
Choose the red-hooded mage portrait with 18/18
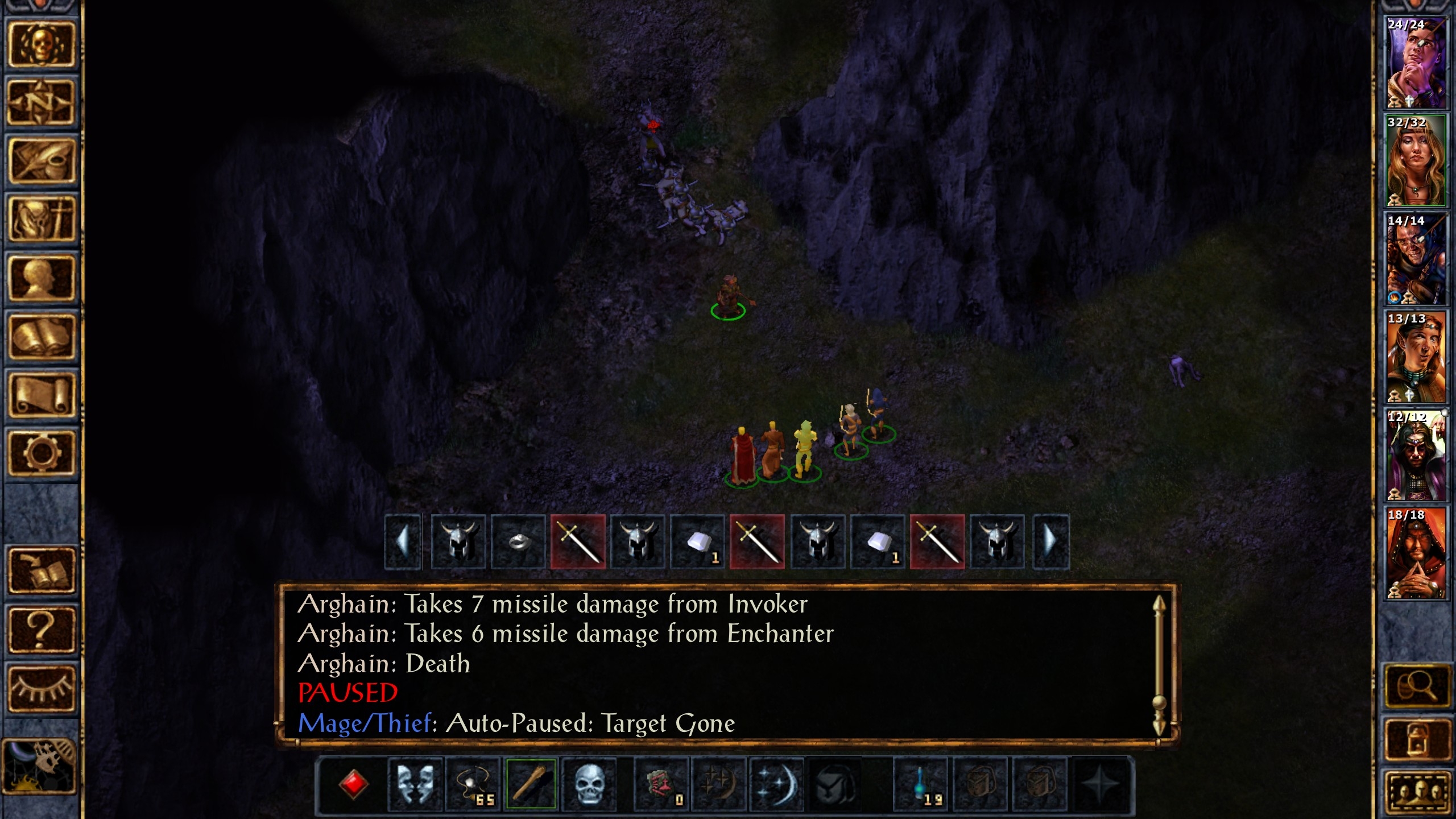tap(1415, 553)
